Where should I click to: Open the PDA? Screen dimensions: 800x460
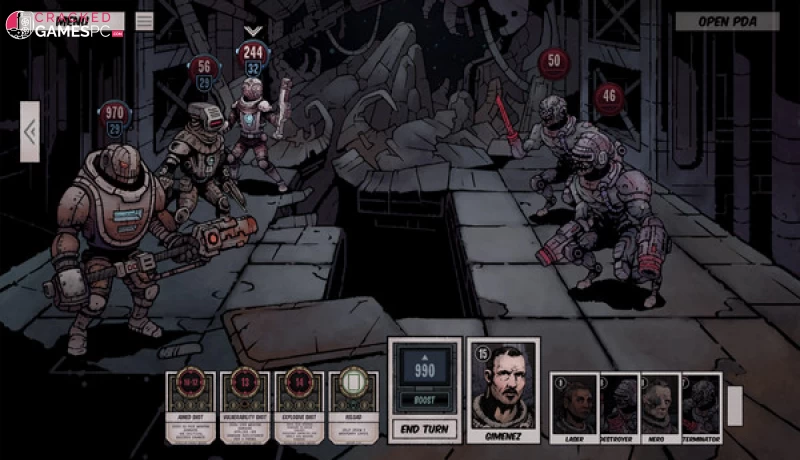click(x=727, y=21)
